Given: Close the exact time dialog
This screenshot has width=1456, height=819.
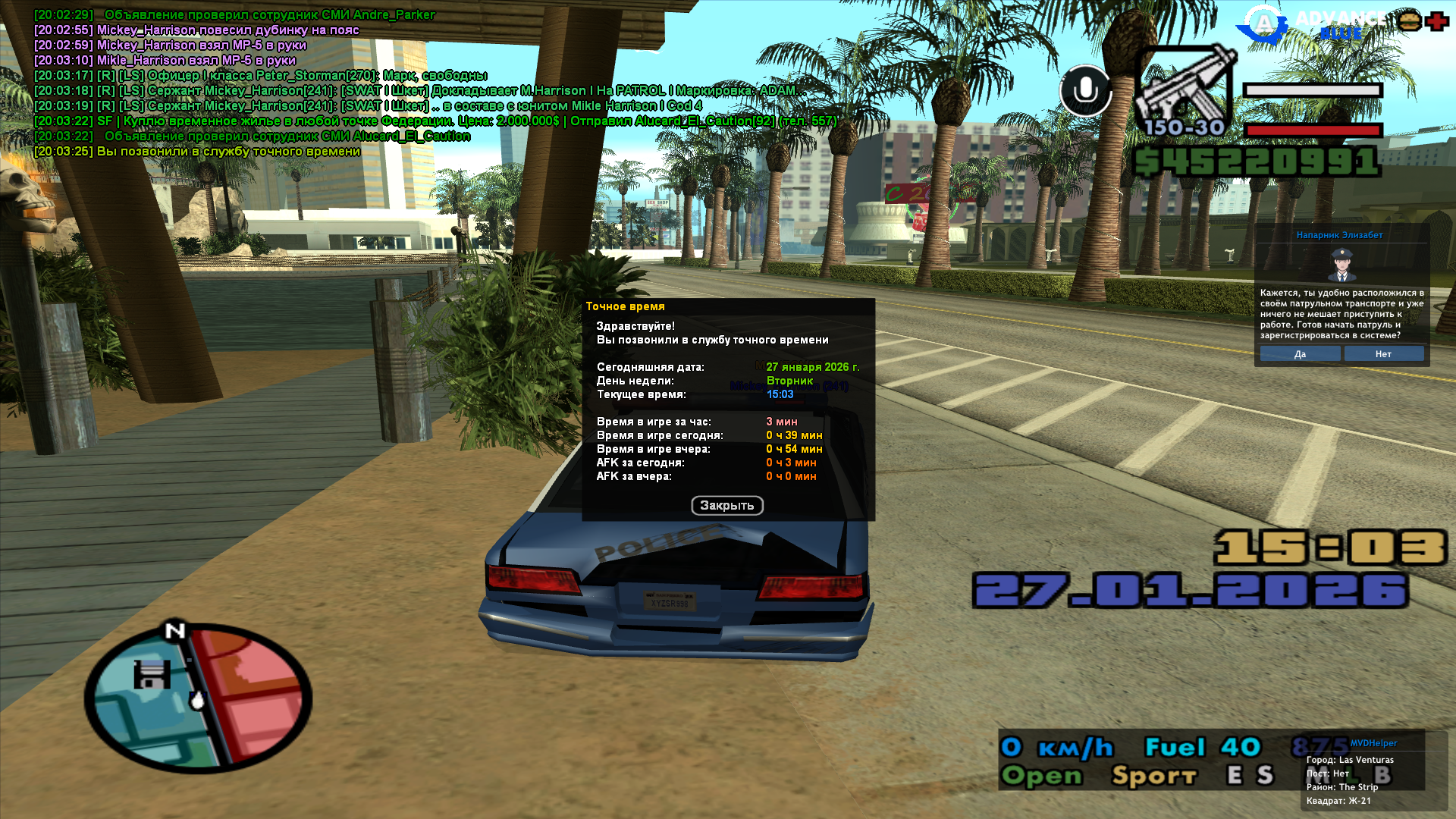Looking at the screenshot, I should click(726, 505).
